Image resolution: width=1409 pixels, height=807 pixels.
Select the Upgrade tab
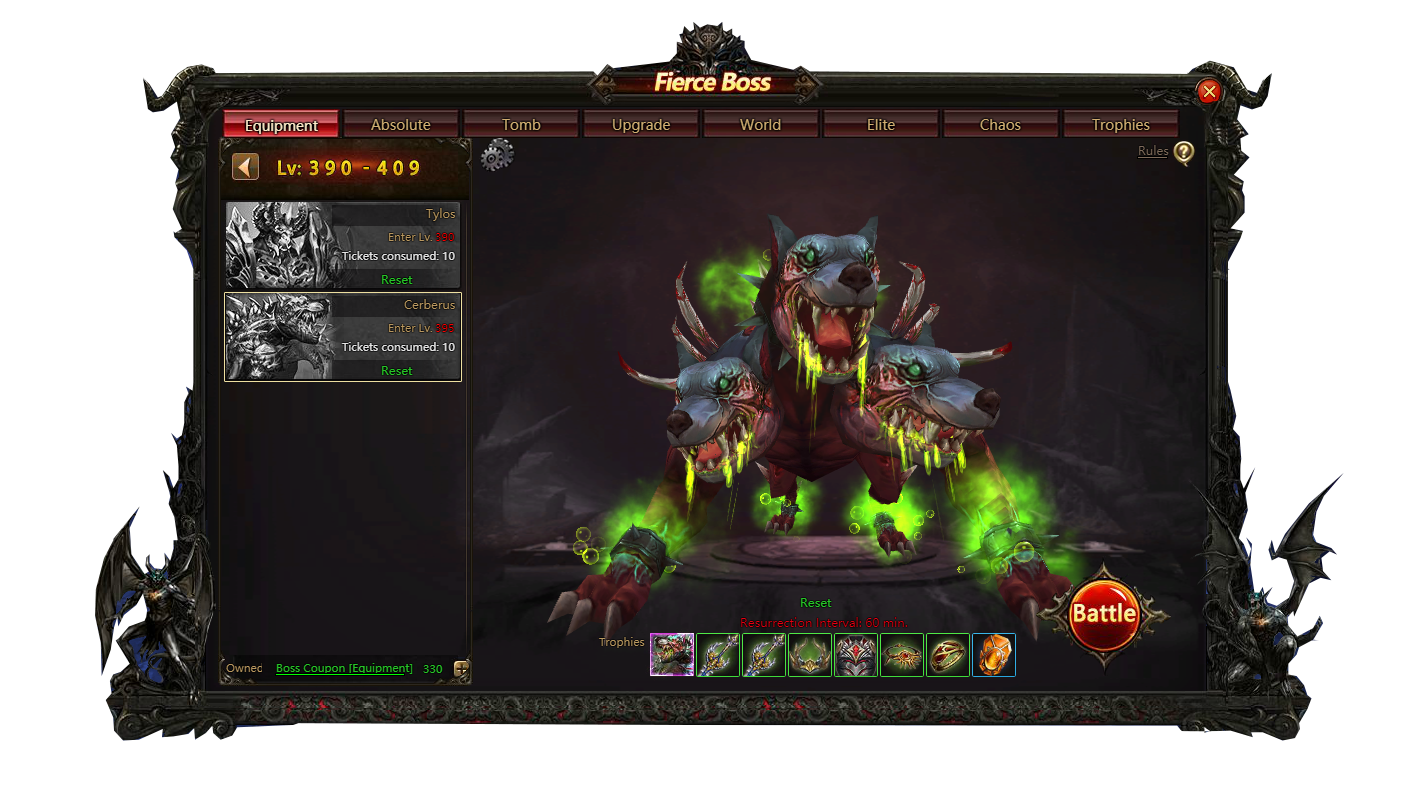pyautogui.click(x=641, y=125)
